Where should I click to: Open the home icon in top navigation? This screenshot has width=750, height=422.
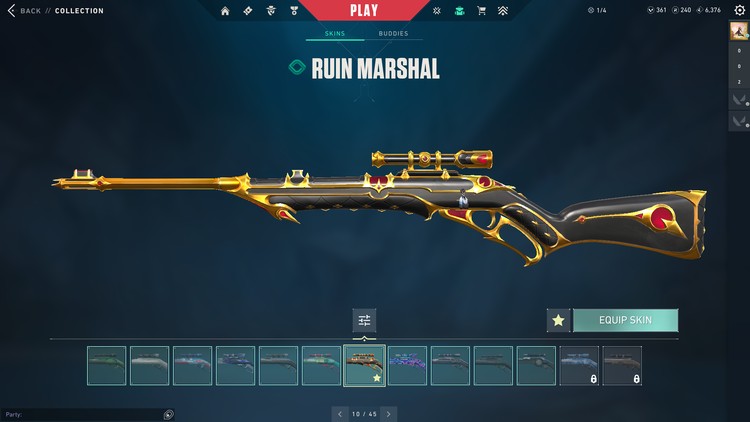click(225, 11)
